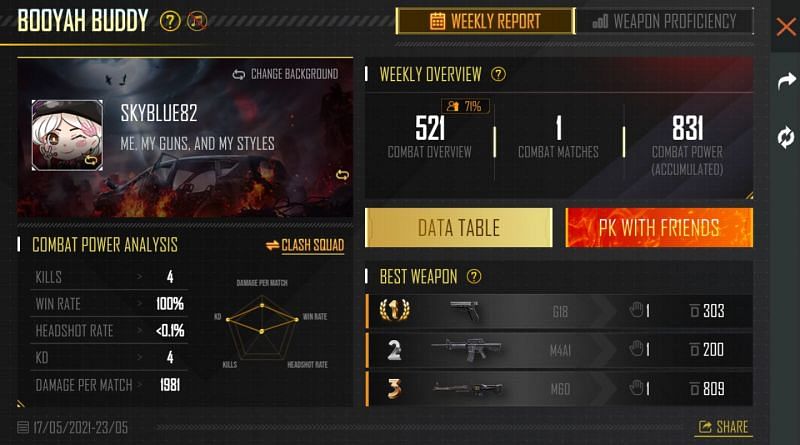Switch to the Weekly Report tab

click(x=485, y=21)
